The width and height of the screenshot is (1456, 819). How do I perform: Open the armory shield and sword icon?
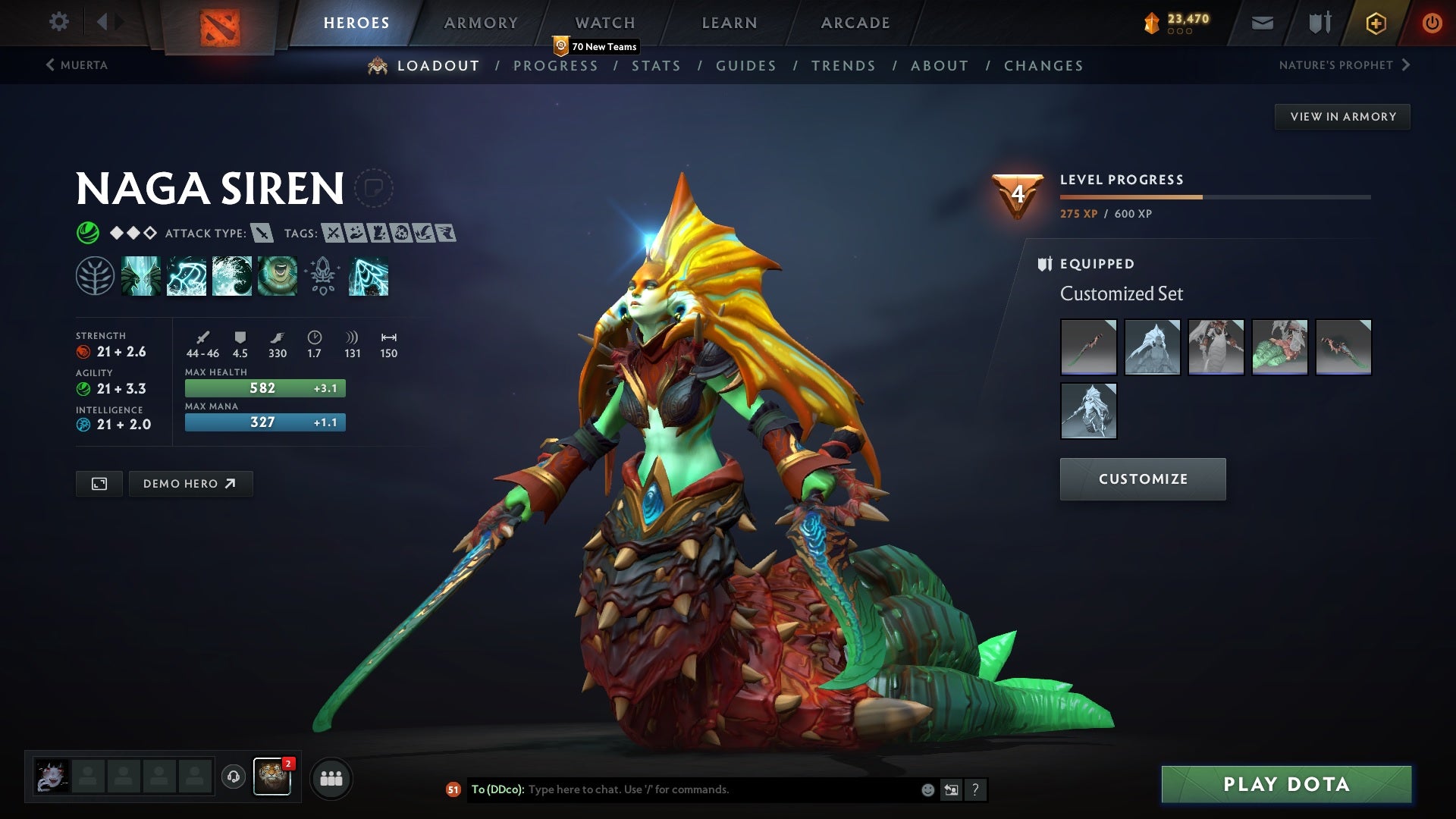pos(1318,22)
